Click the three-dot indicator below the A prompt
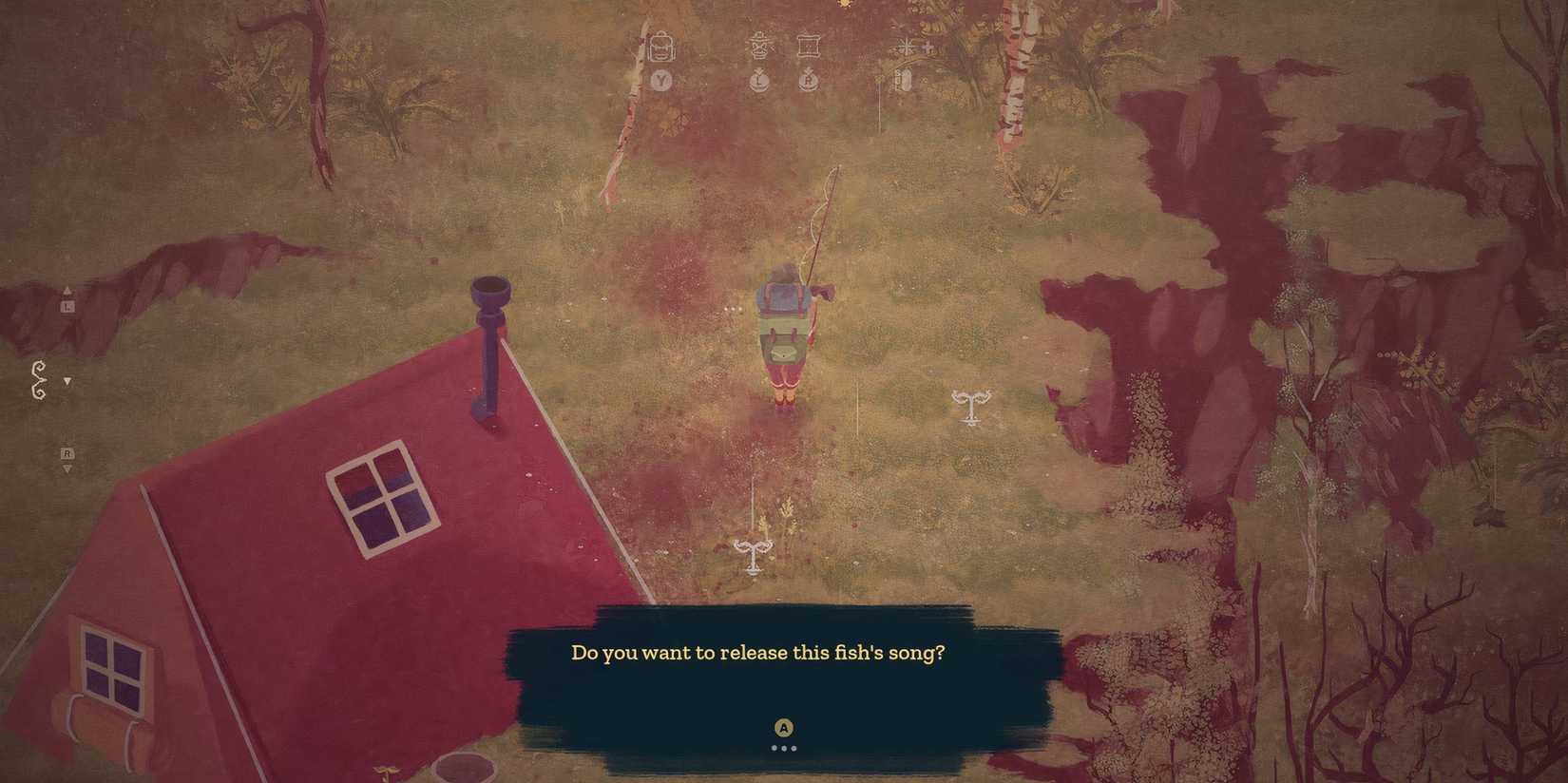The image size is (1568, 783). click(783, 747)
